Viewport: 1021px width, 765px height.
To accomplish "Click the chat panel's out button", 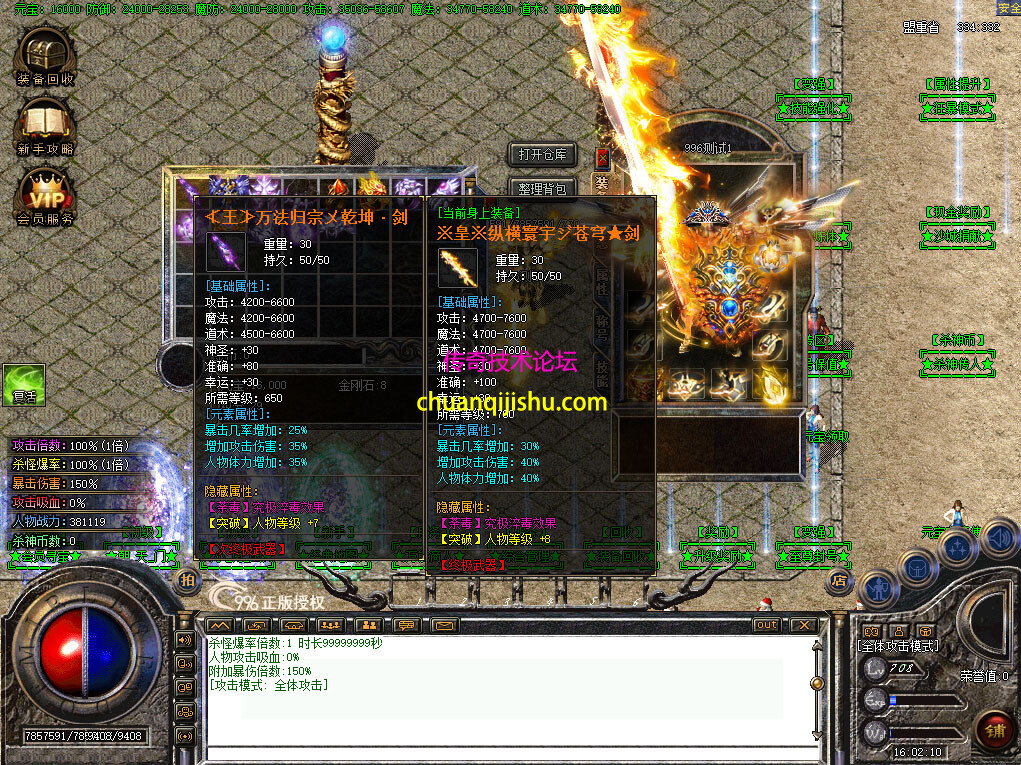I will pyautogui.click(x=766, y=625).
